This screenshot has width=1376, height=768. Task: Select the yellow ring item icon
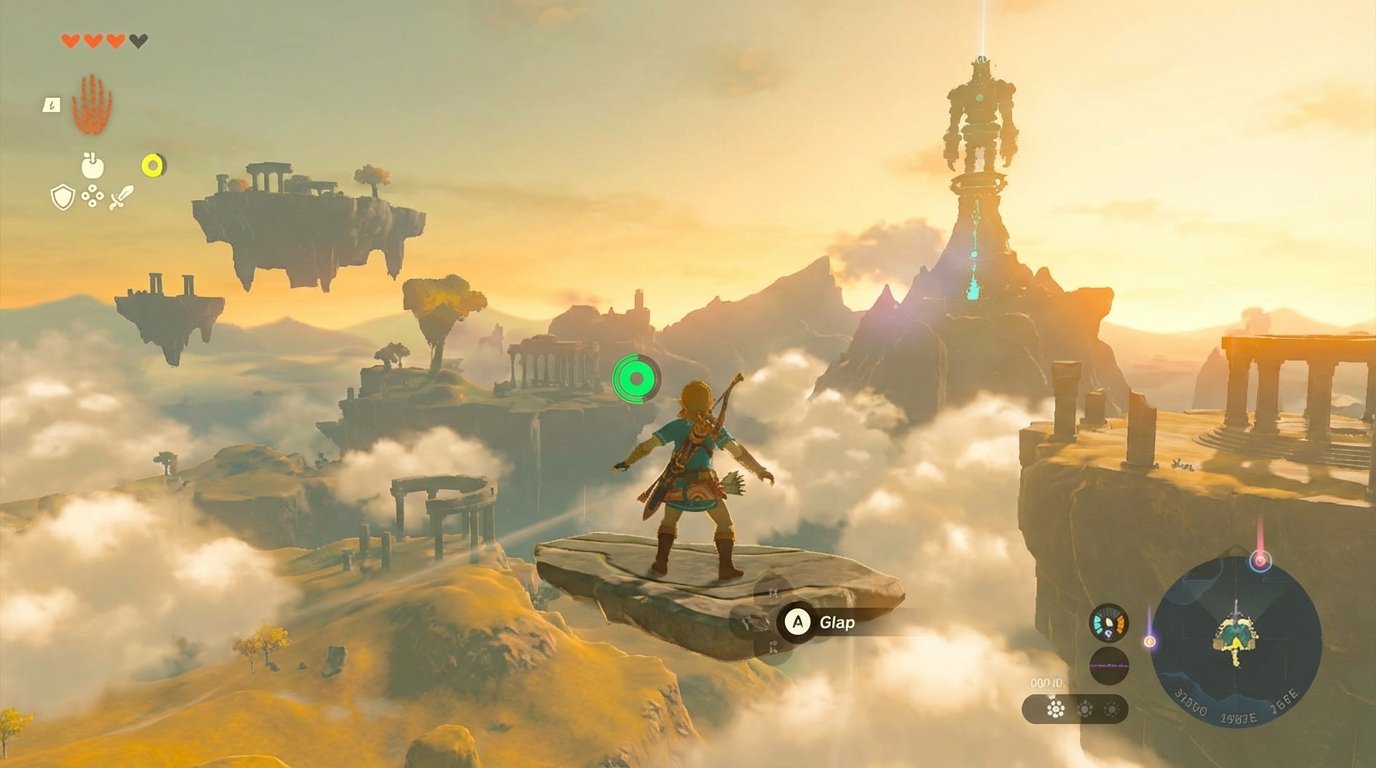pyautogui.click(x=150, y=164)
